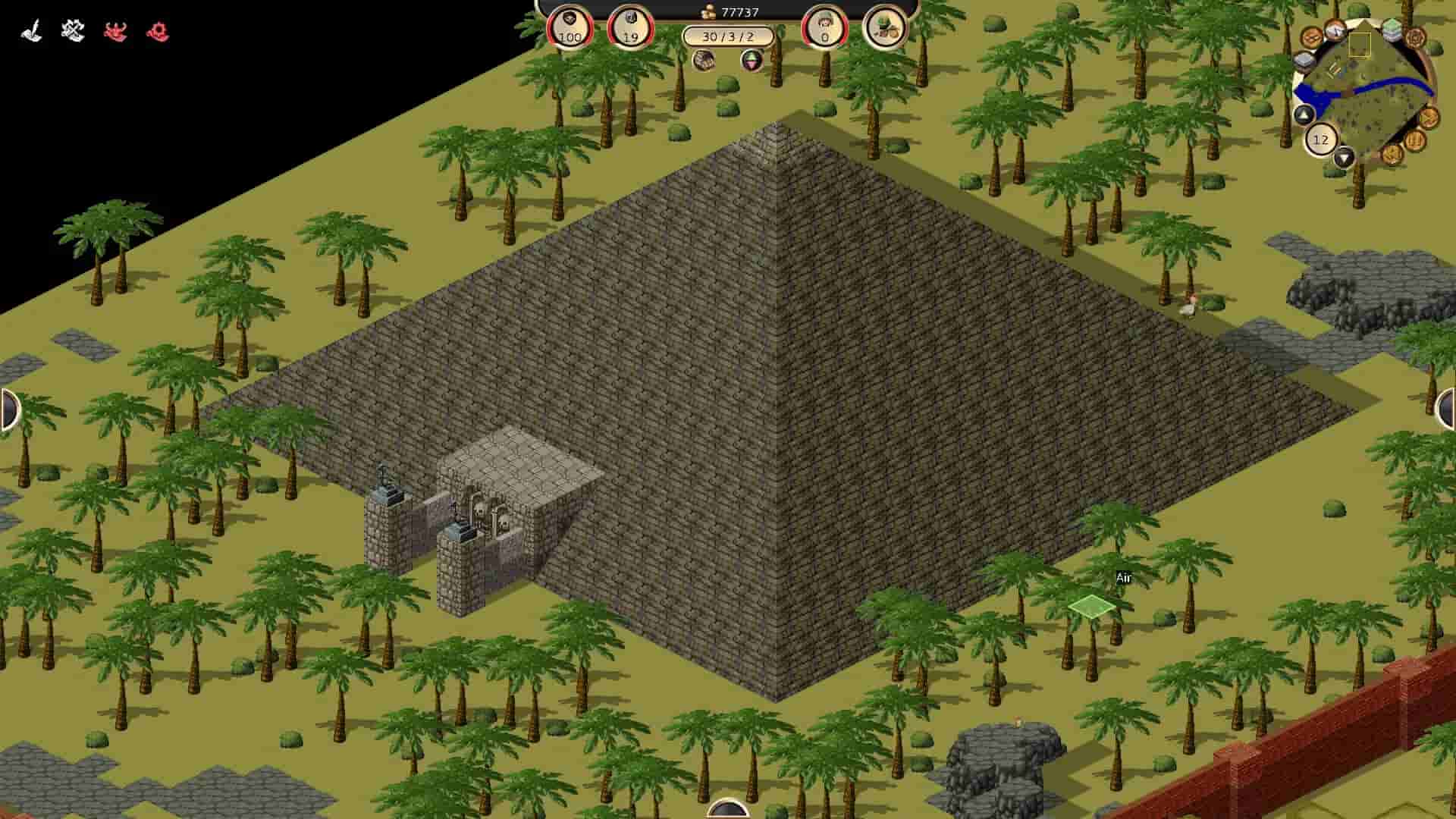Lower the view level with the down arrow
The height and width of the screenshot is (819, 1456).
[x=1344, y=158]
